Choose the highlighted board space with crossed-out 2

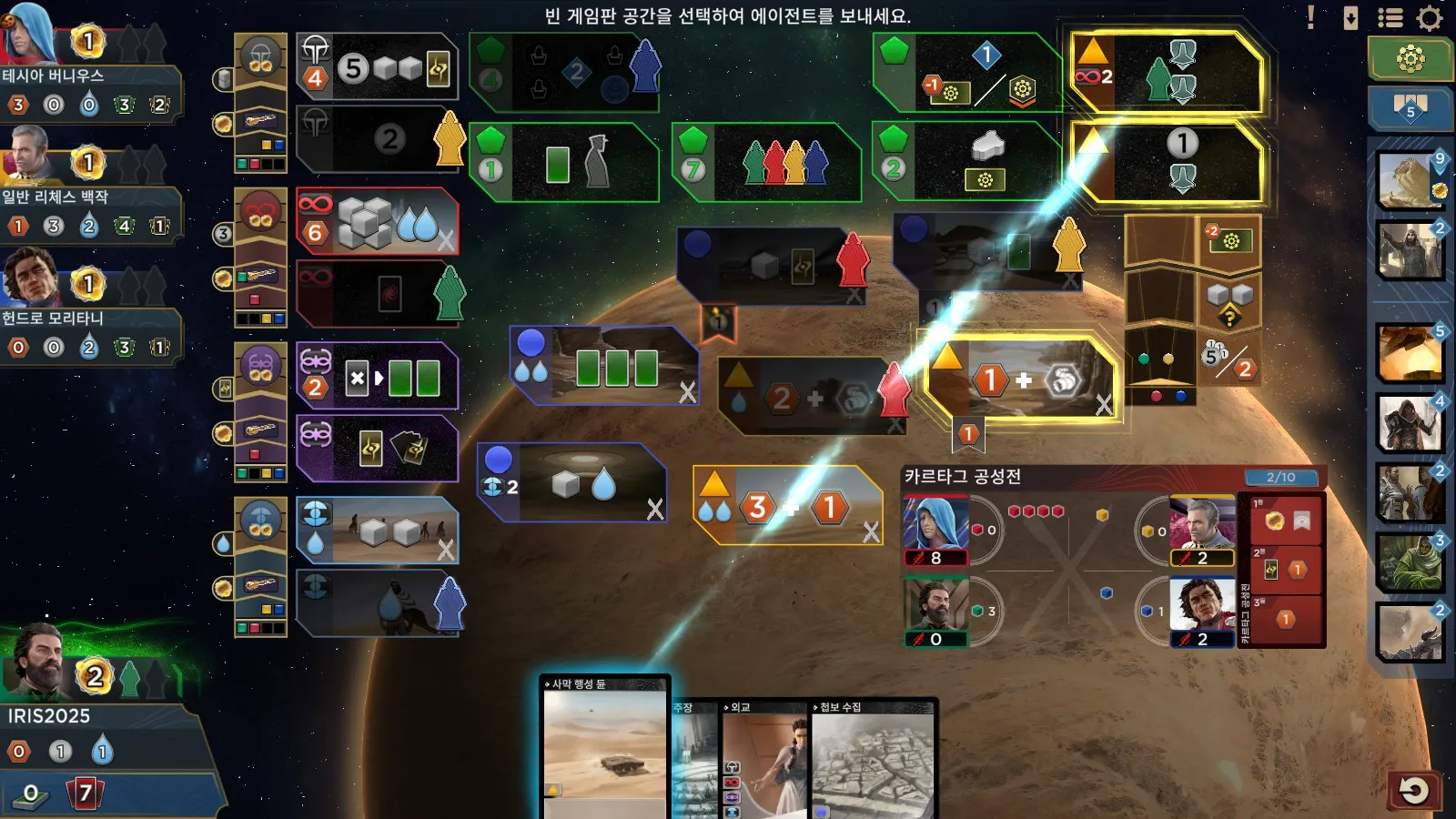1168,75
